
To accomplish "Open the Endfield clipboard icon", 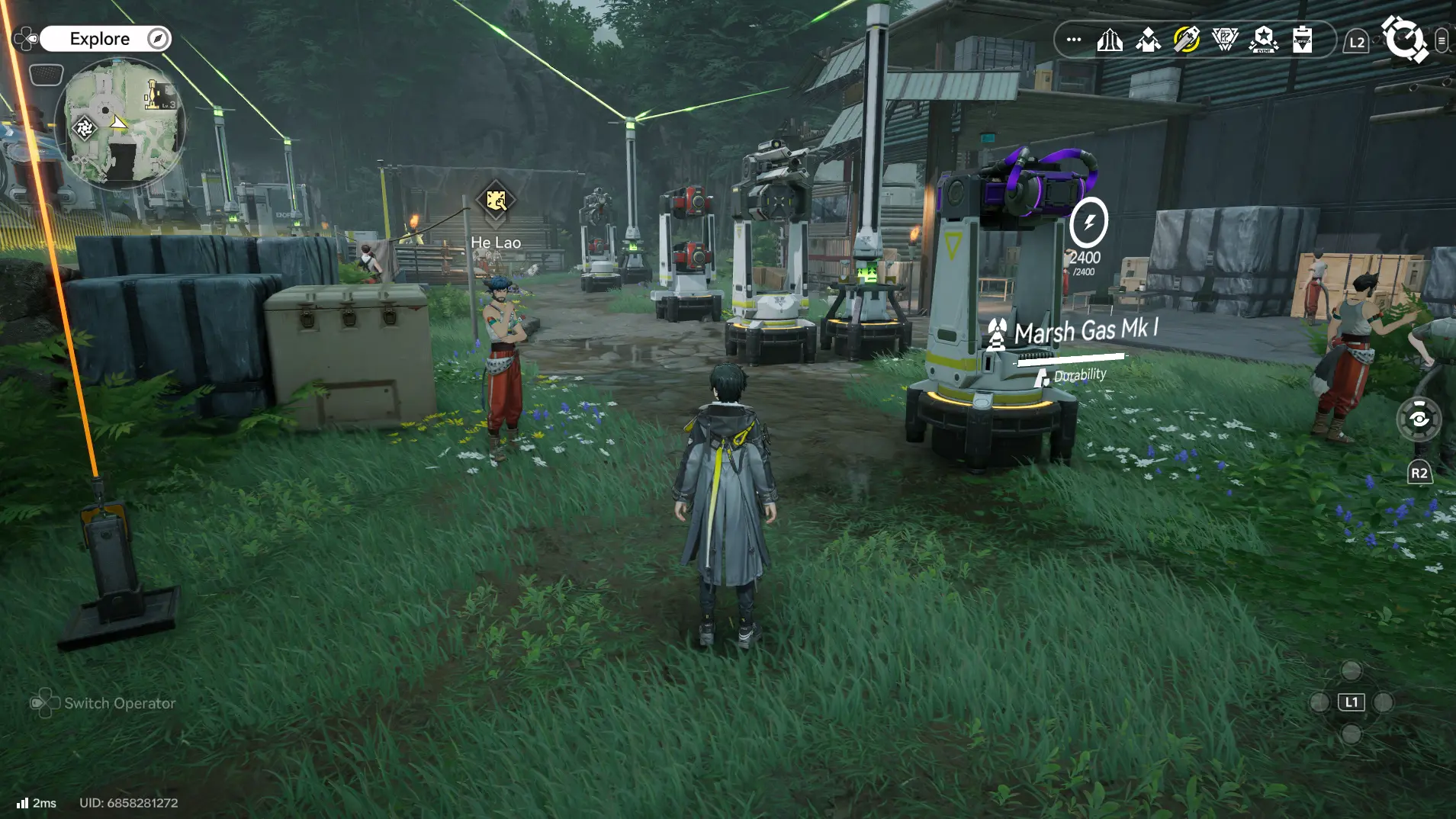I will pyautogui.click(x=1303, y=40).
